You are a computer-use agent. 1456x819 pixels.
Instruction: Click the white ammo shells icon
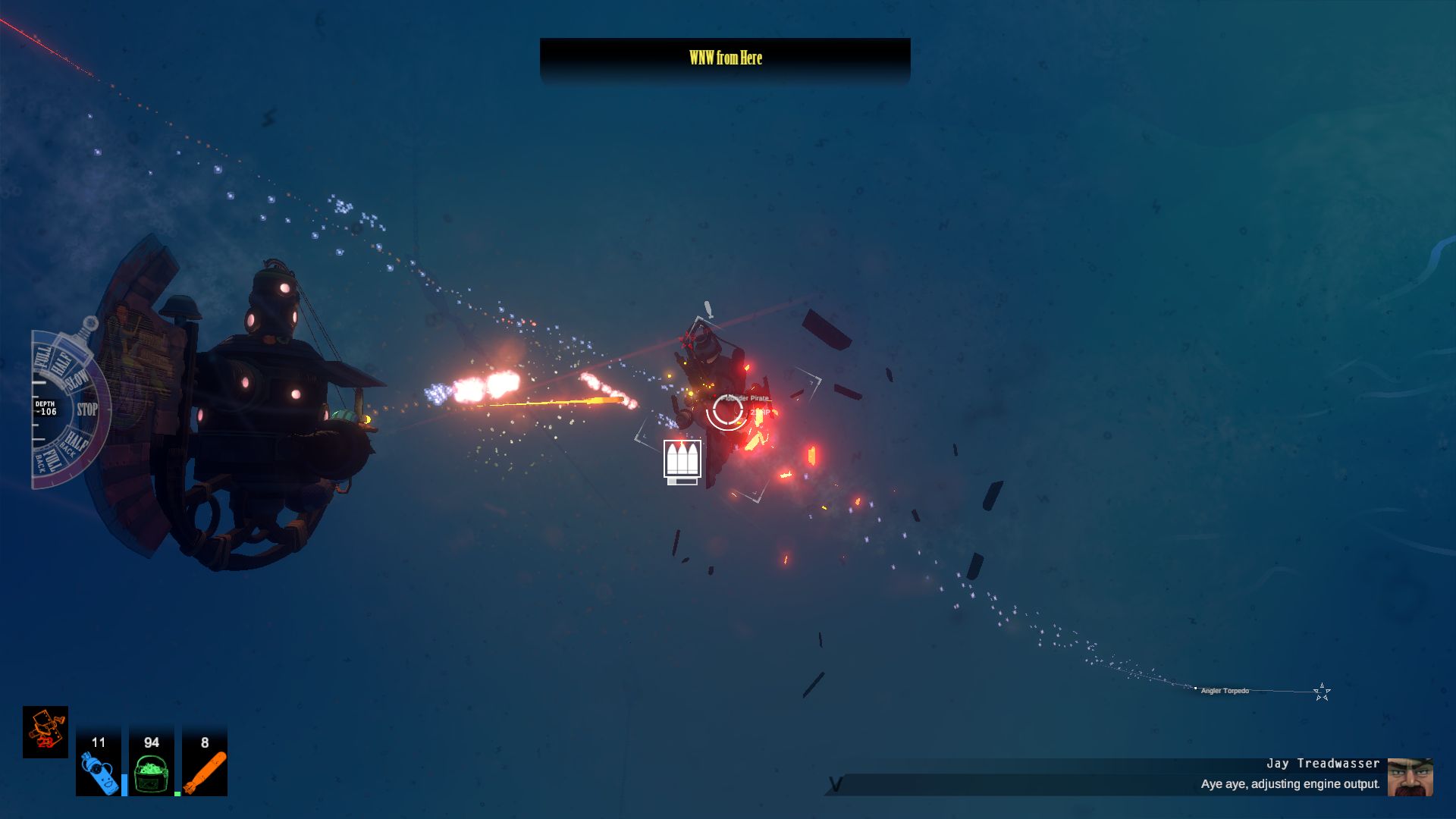click(682, 460)
